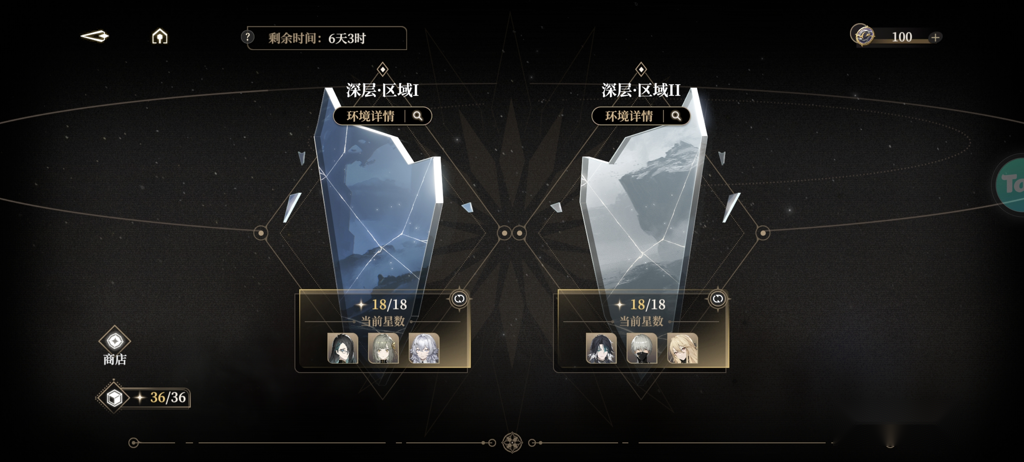Image resolution: width=1024 pixels, height=462 pixels.
Task: Add currency with the plus button
Action: click(x=935, y=37)
